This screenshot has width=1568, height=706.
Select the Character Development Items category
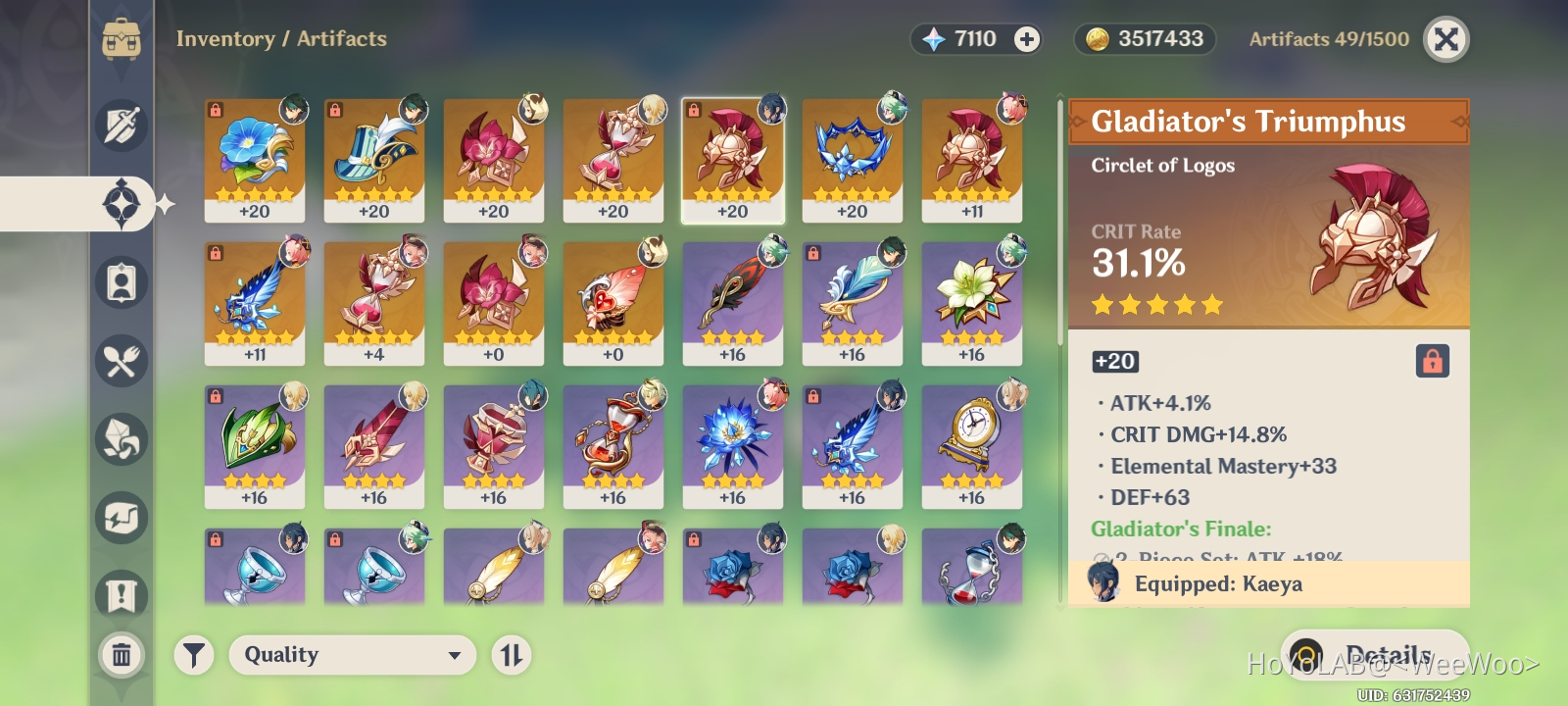(x=121, y=282)
